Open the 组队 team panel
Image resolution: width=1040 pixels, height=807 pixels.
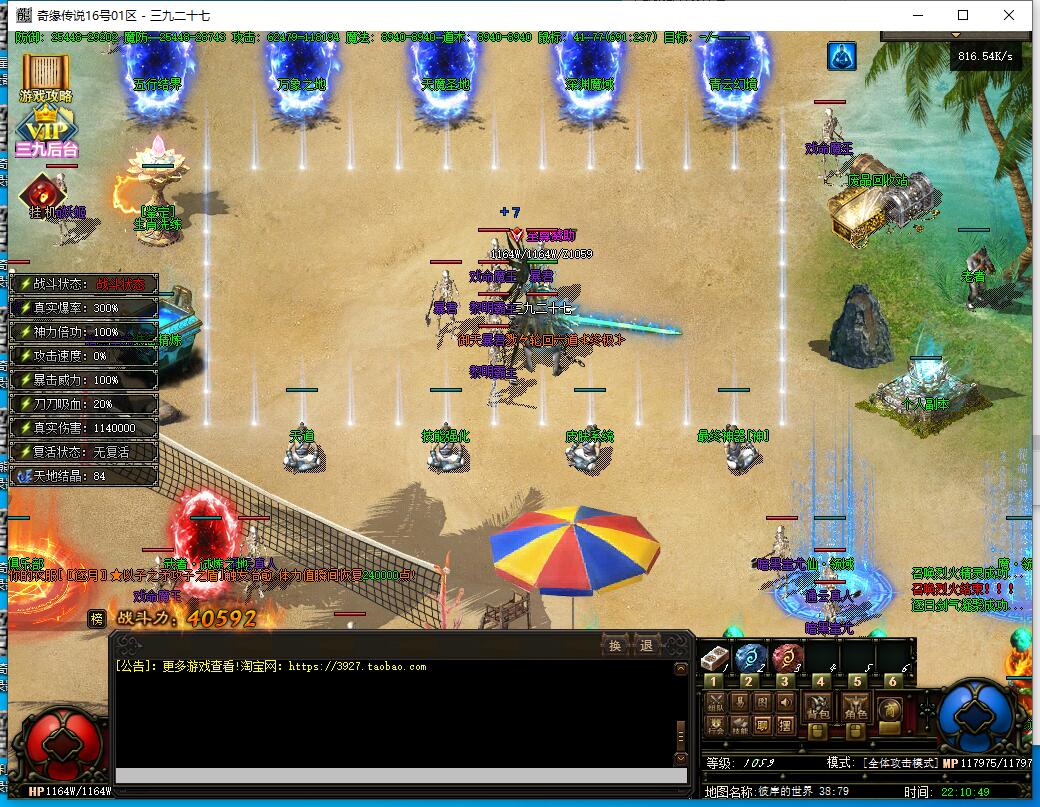(x=715, y=704)
